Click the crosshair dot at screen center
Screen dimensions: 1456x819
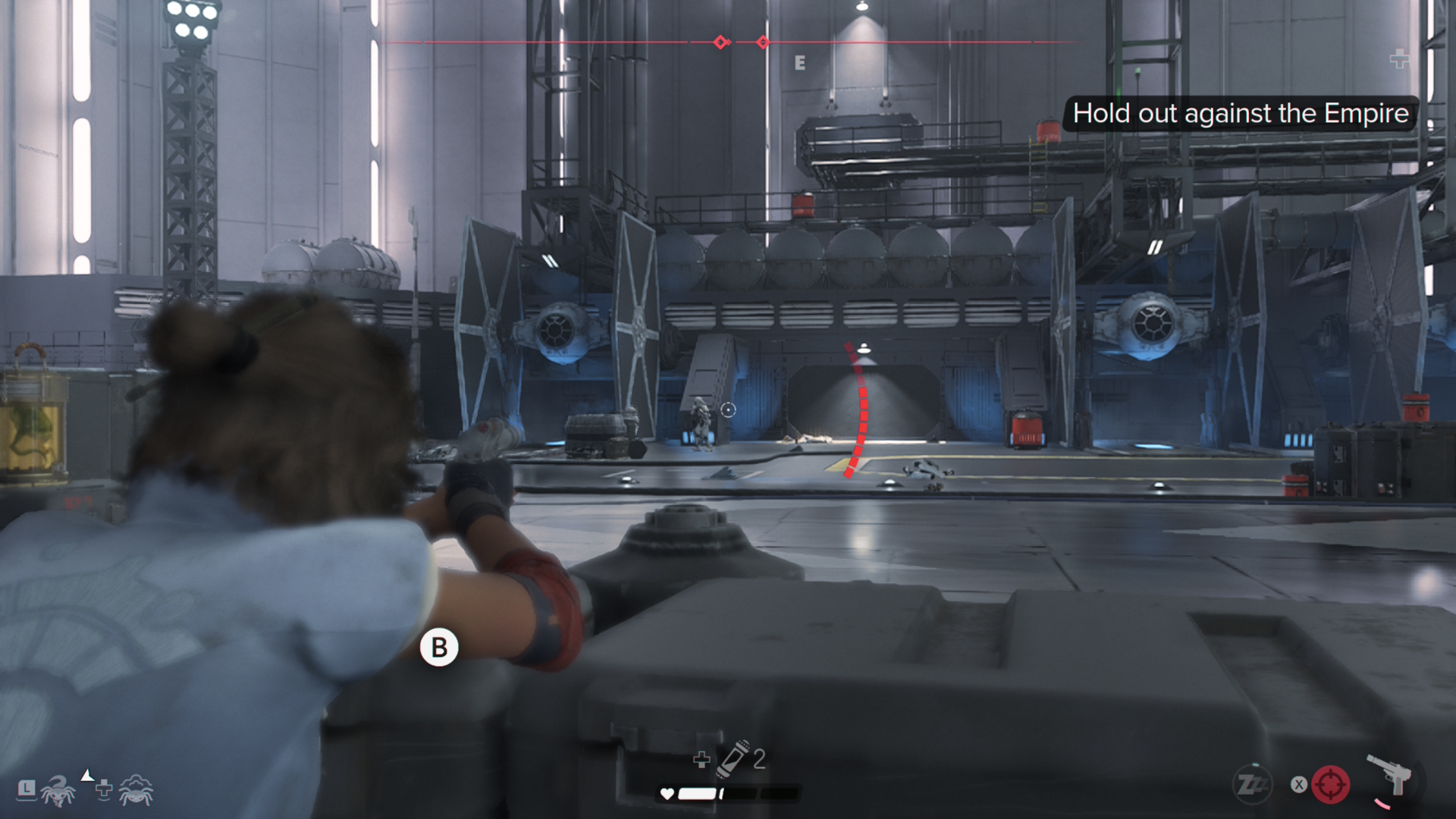tap(730, 409)
